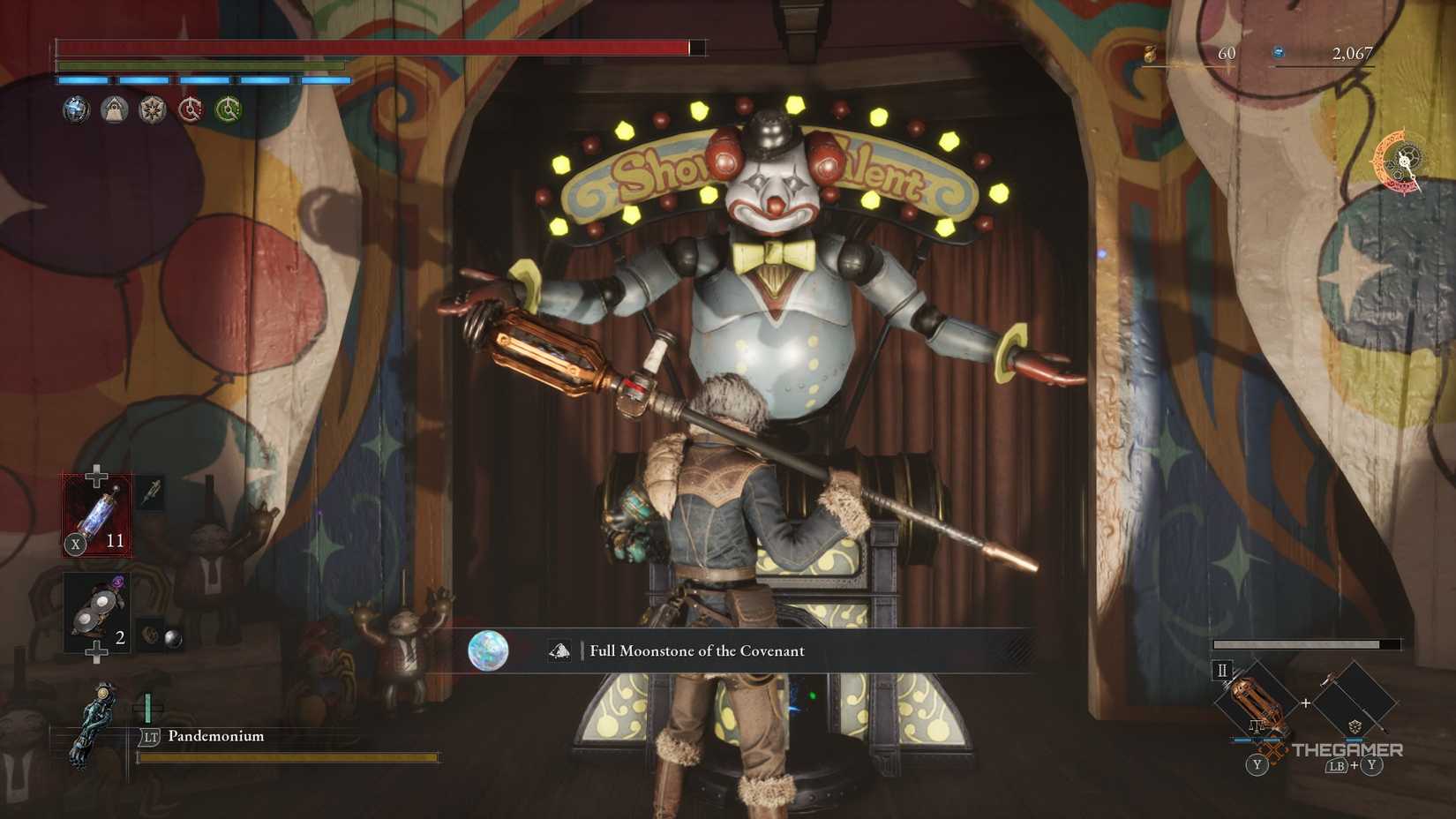1456x819 pixels.
Task: Select the green clock buff timer icon
Action: point(228,109)
